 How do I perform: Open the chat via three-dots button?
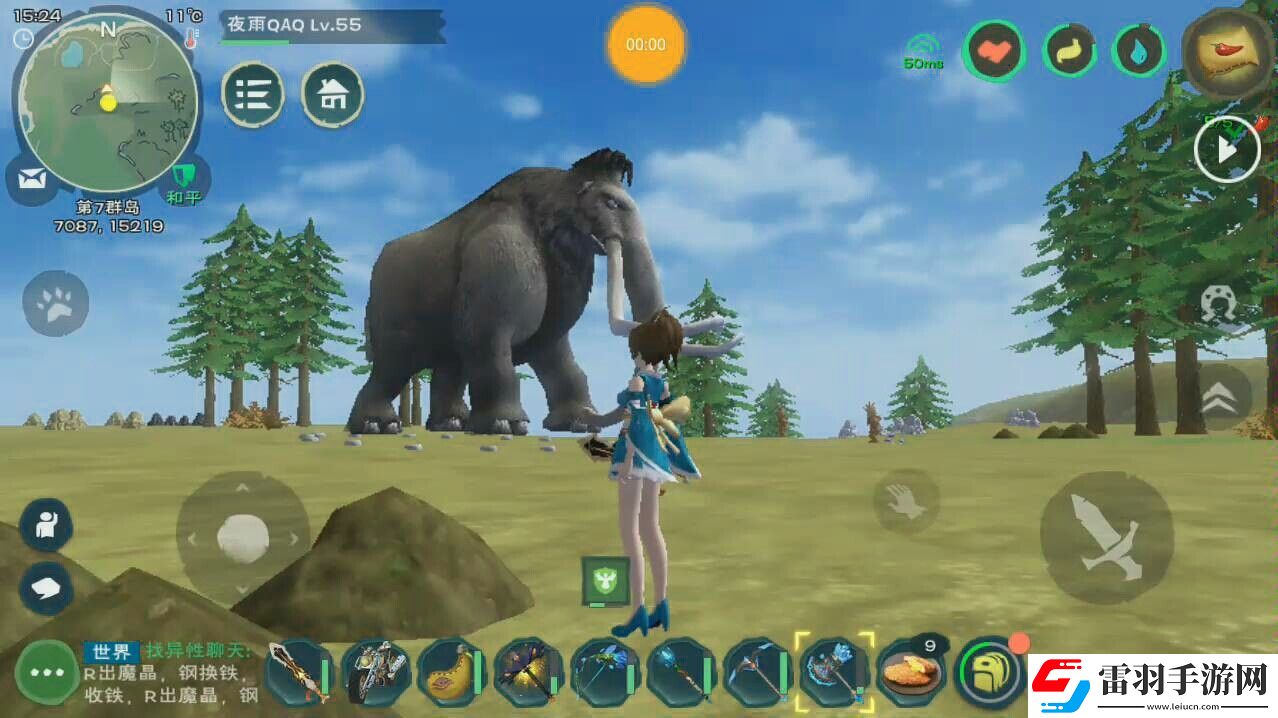coord(46,672)
